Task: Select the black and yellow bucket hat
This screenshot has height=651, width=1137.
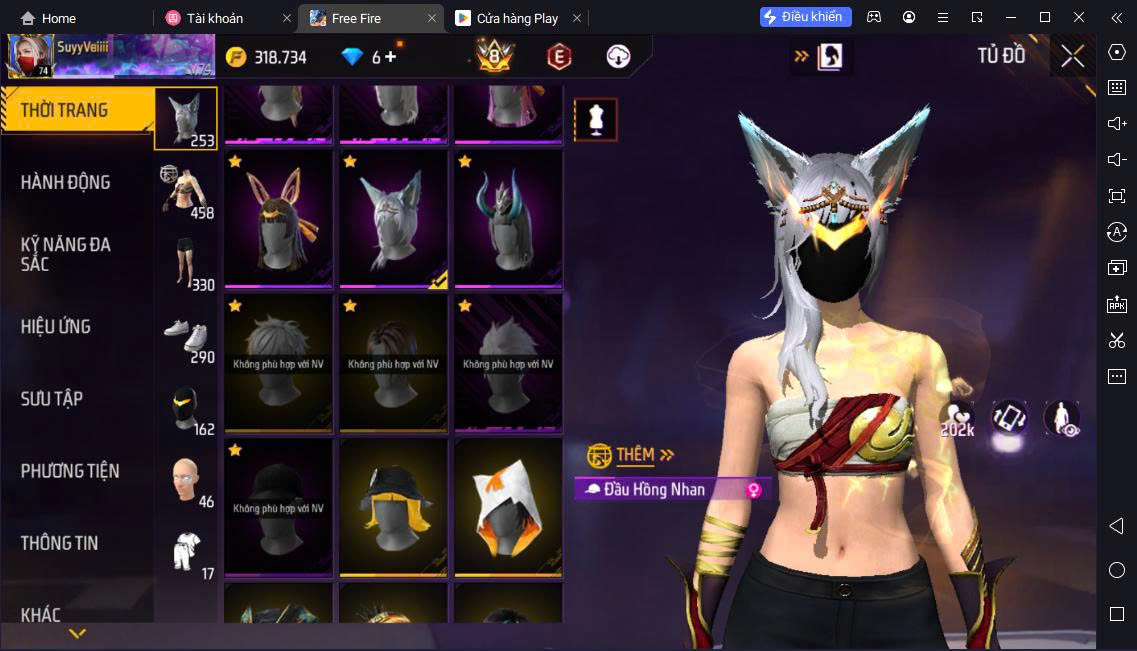Action: pos(393,507)
